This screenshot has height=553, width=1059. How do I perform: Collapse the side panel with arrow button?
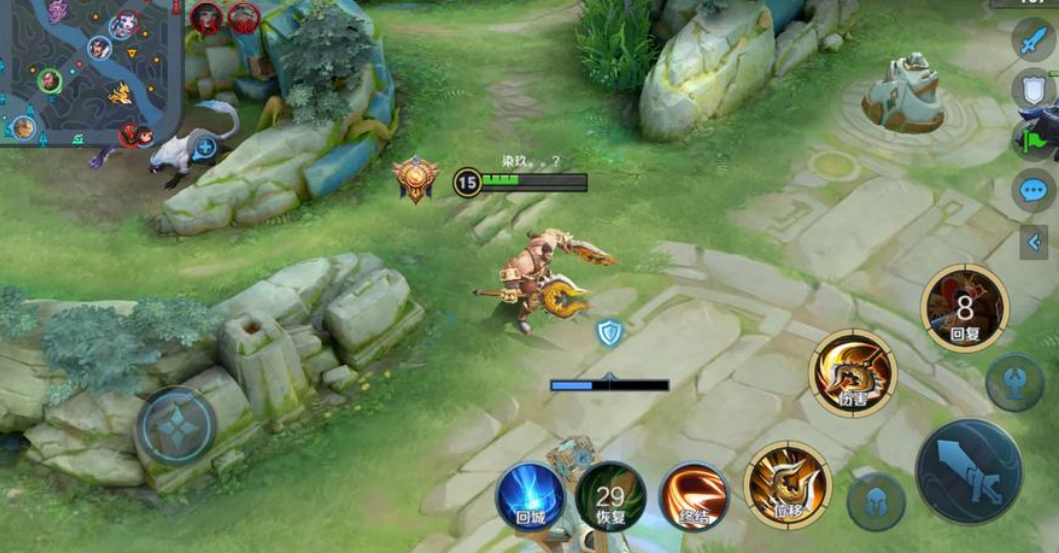click(1034, 242)
